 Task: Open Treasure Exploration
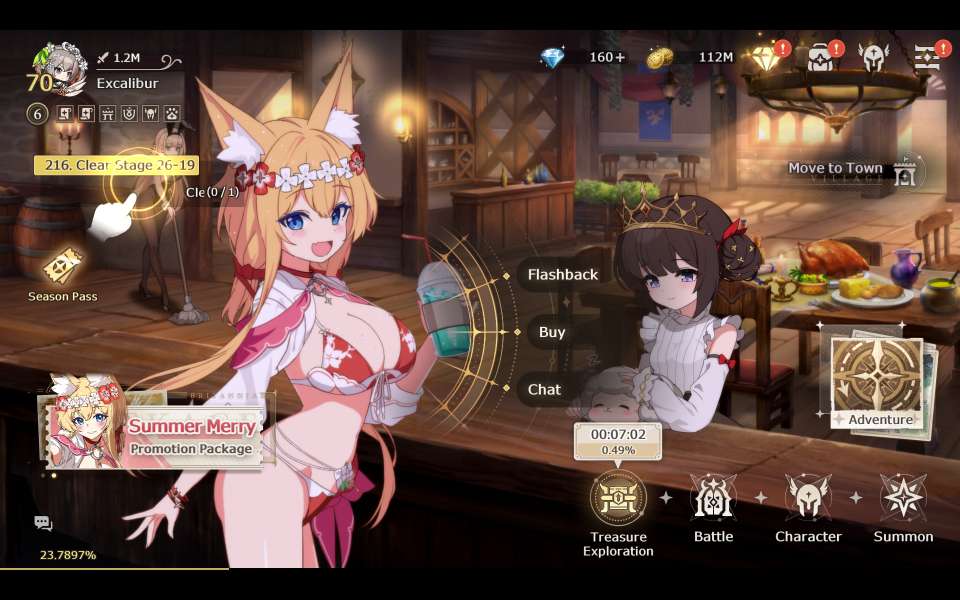618,498
